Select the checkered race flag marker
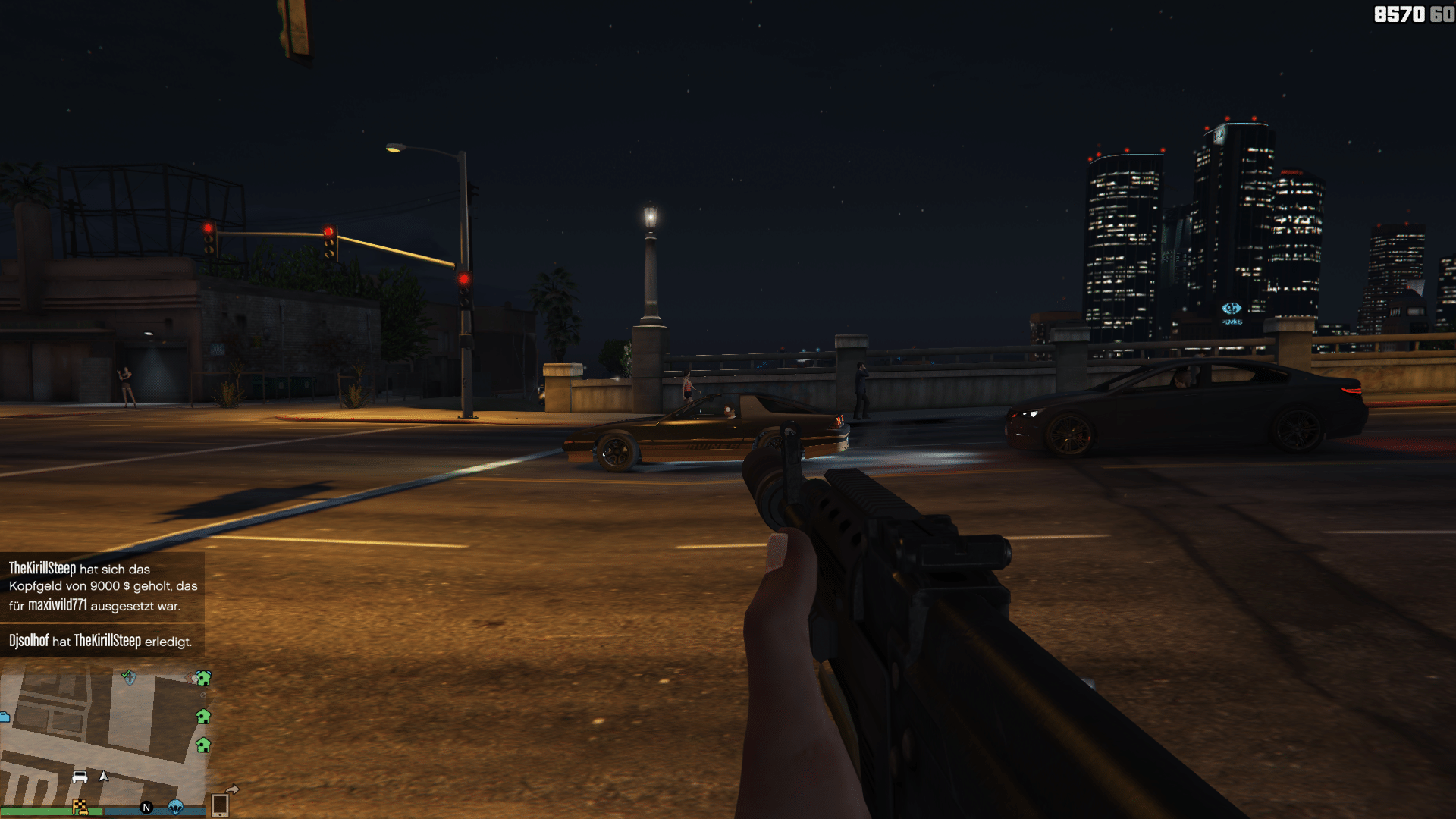Screen dimensions: 1456x819 pos(80,807)
